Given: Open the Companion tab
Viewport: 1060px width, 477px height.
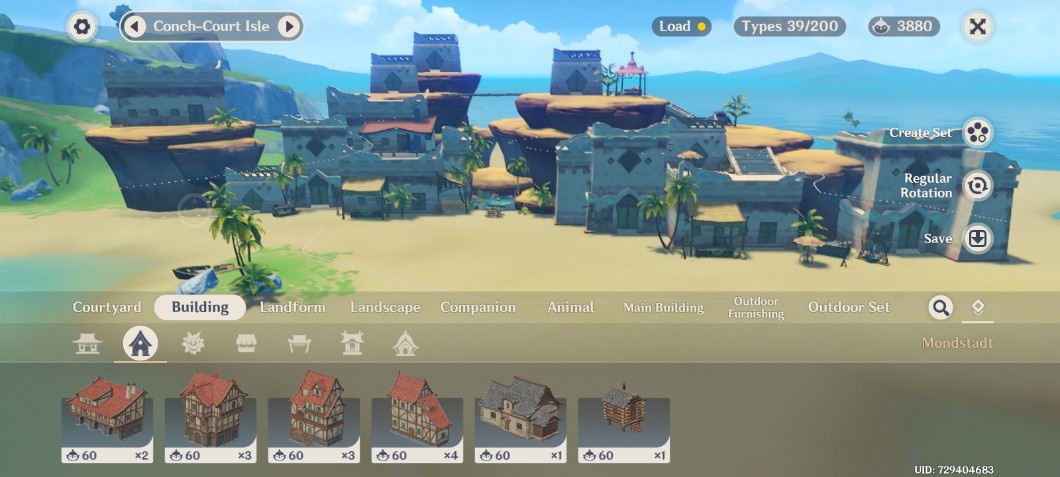Looking at the screenshot, I should pos(478,307).
